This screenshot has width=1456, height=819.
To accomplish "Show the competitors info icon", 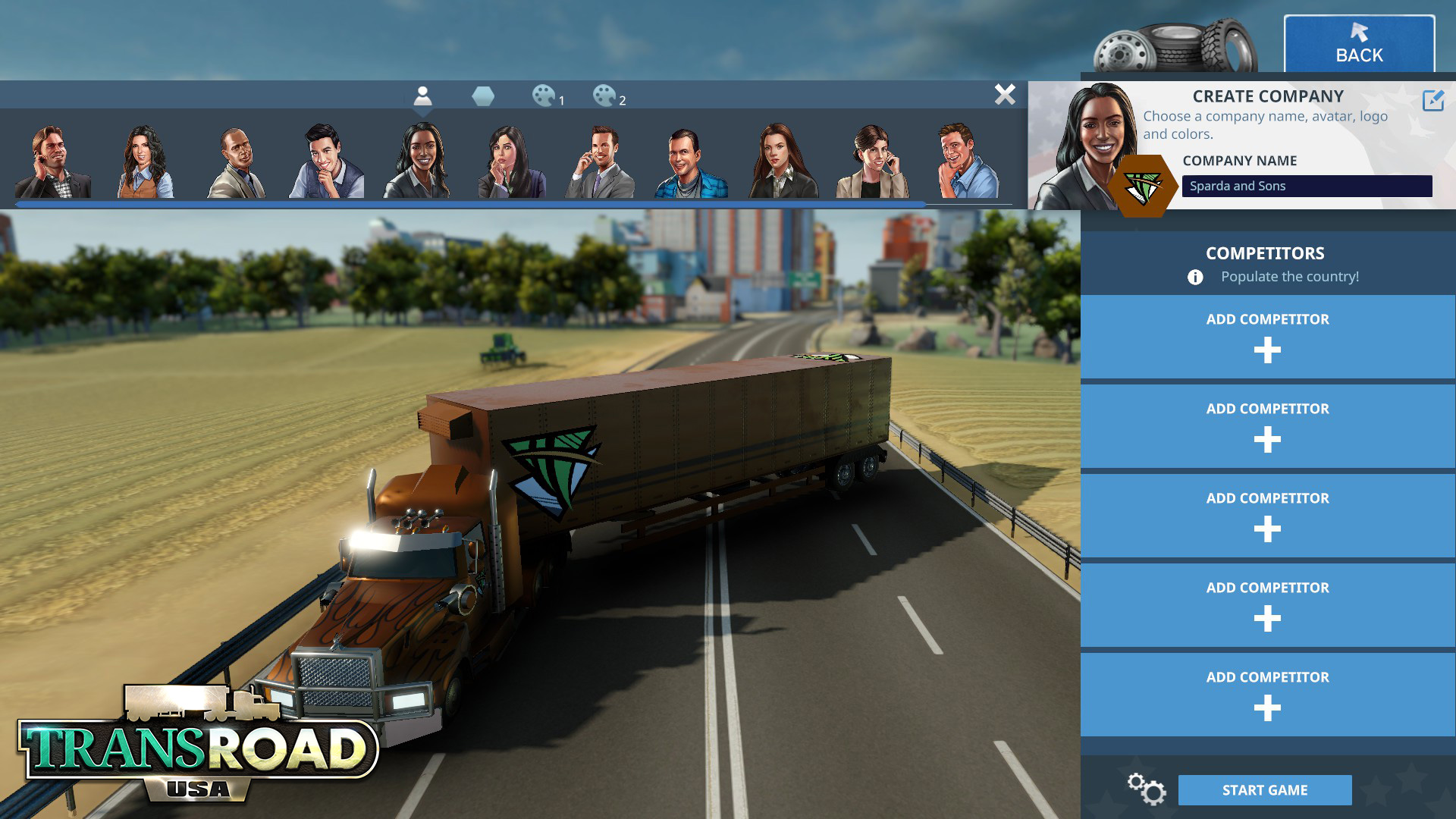I will click(1195, 278).
